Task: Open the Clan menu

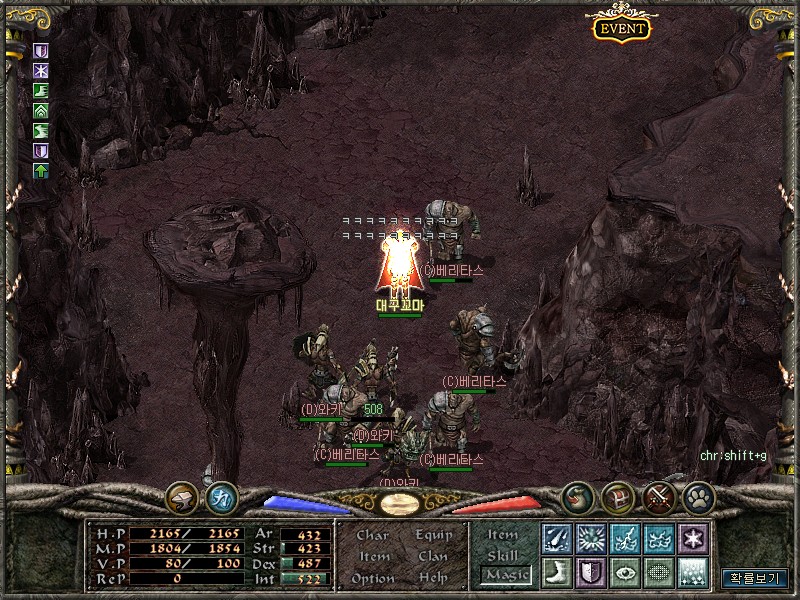Action: click(433, 556)
